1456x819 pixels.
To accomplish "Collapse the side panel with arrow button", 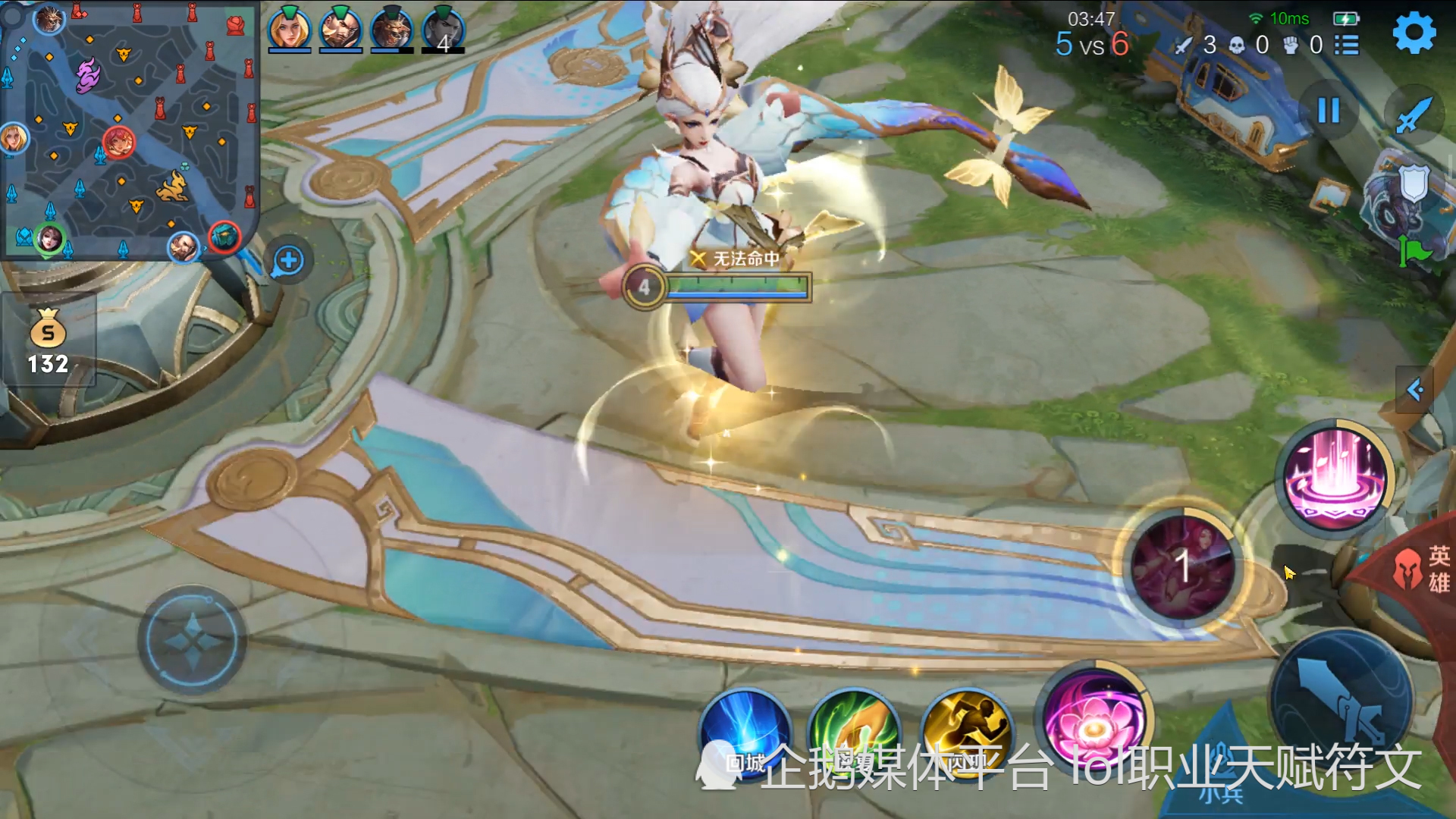I will (1414, 390).
